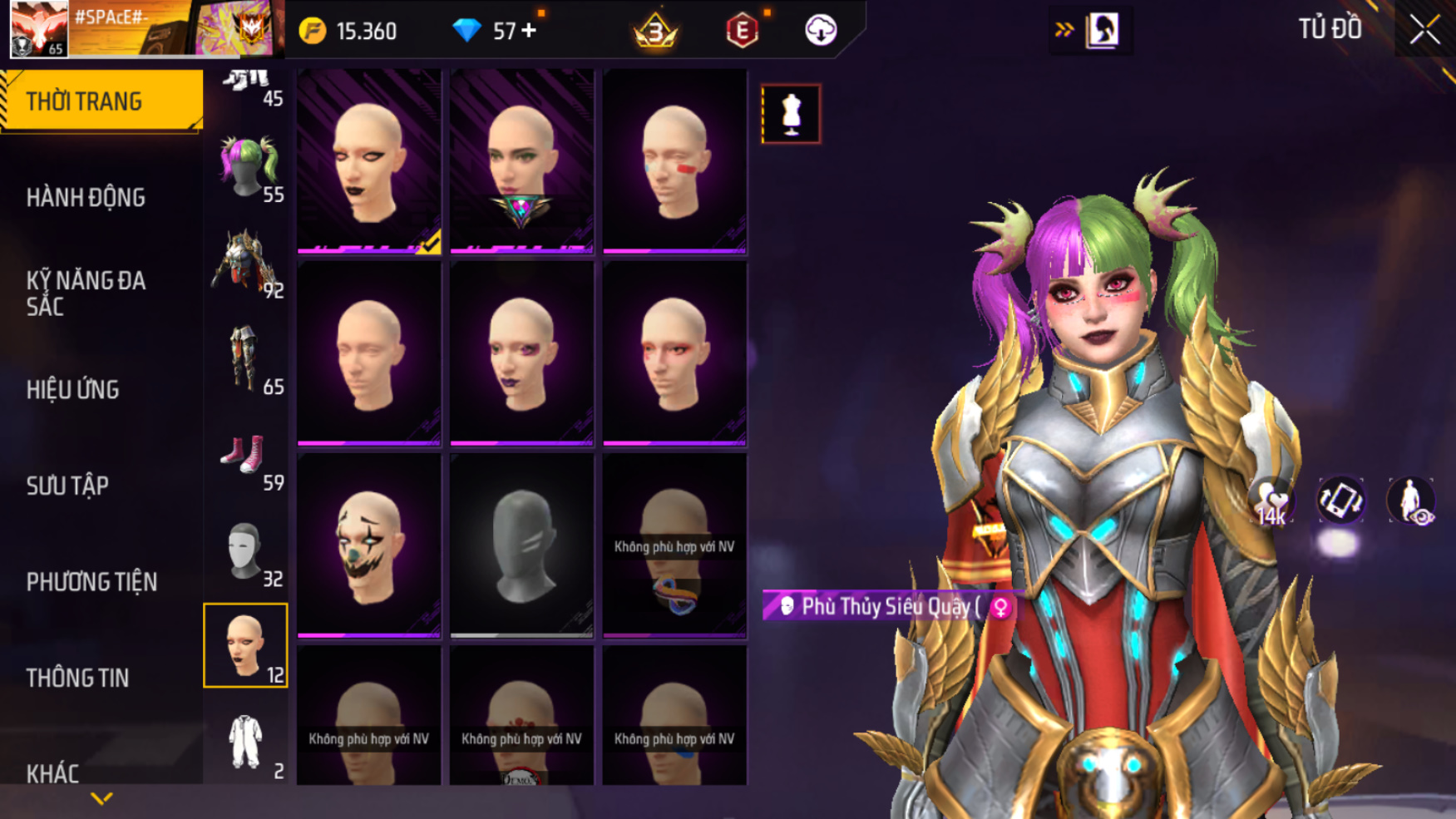The height and width of the screenshot is (819, 1456).
Task: Go to the Hiệu Ứng section
Action: click(x=73, y=389)
